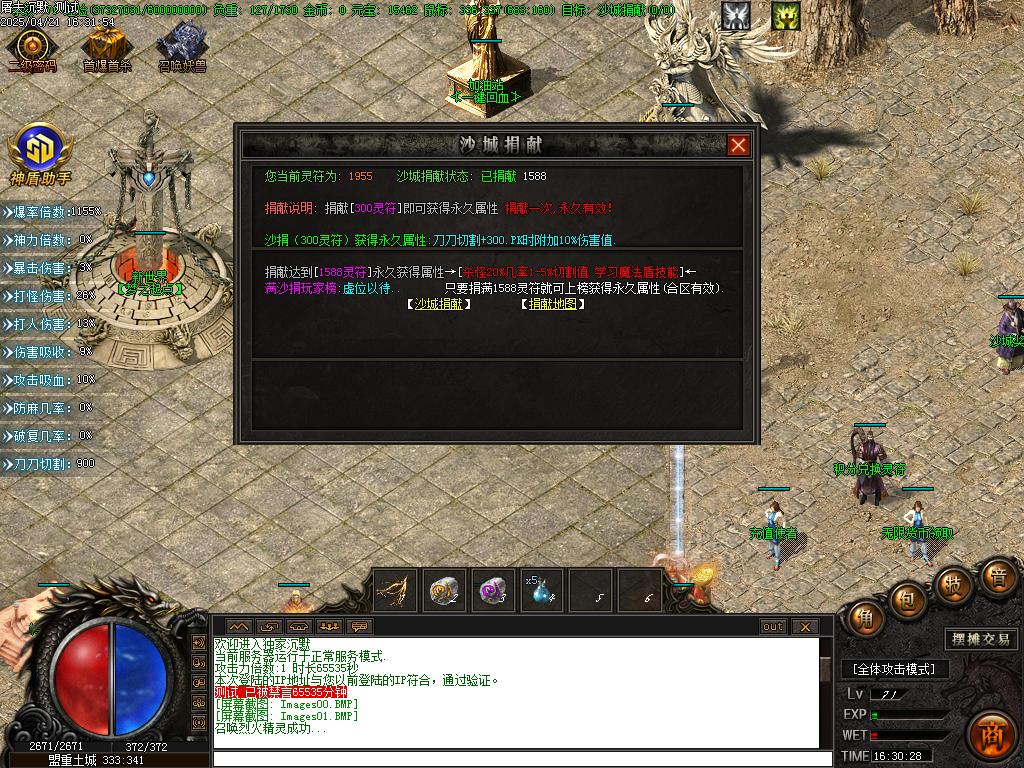Use the blue potion in hotbar slot 4

point(542,590)
